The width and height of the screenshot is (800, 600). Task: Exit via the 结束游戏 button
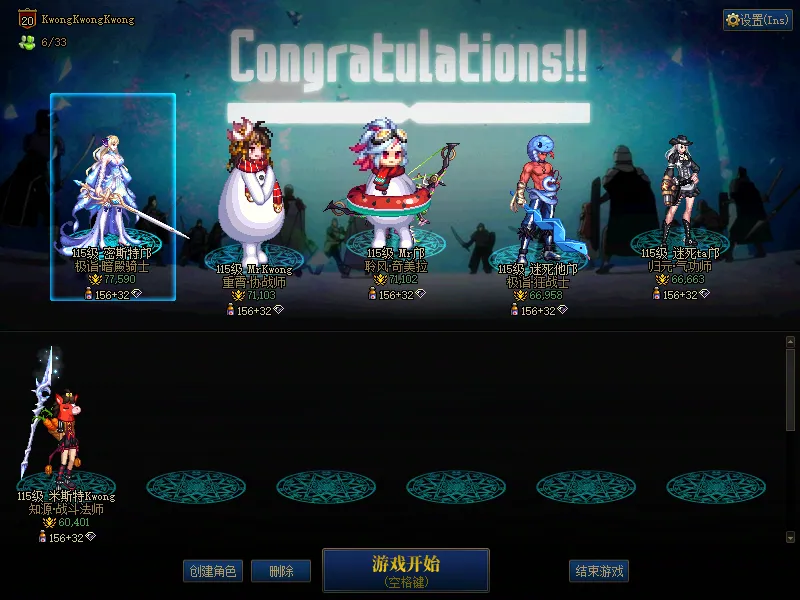point(599,571)
